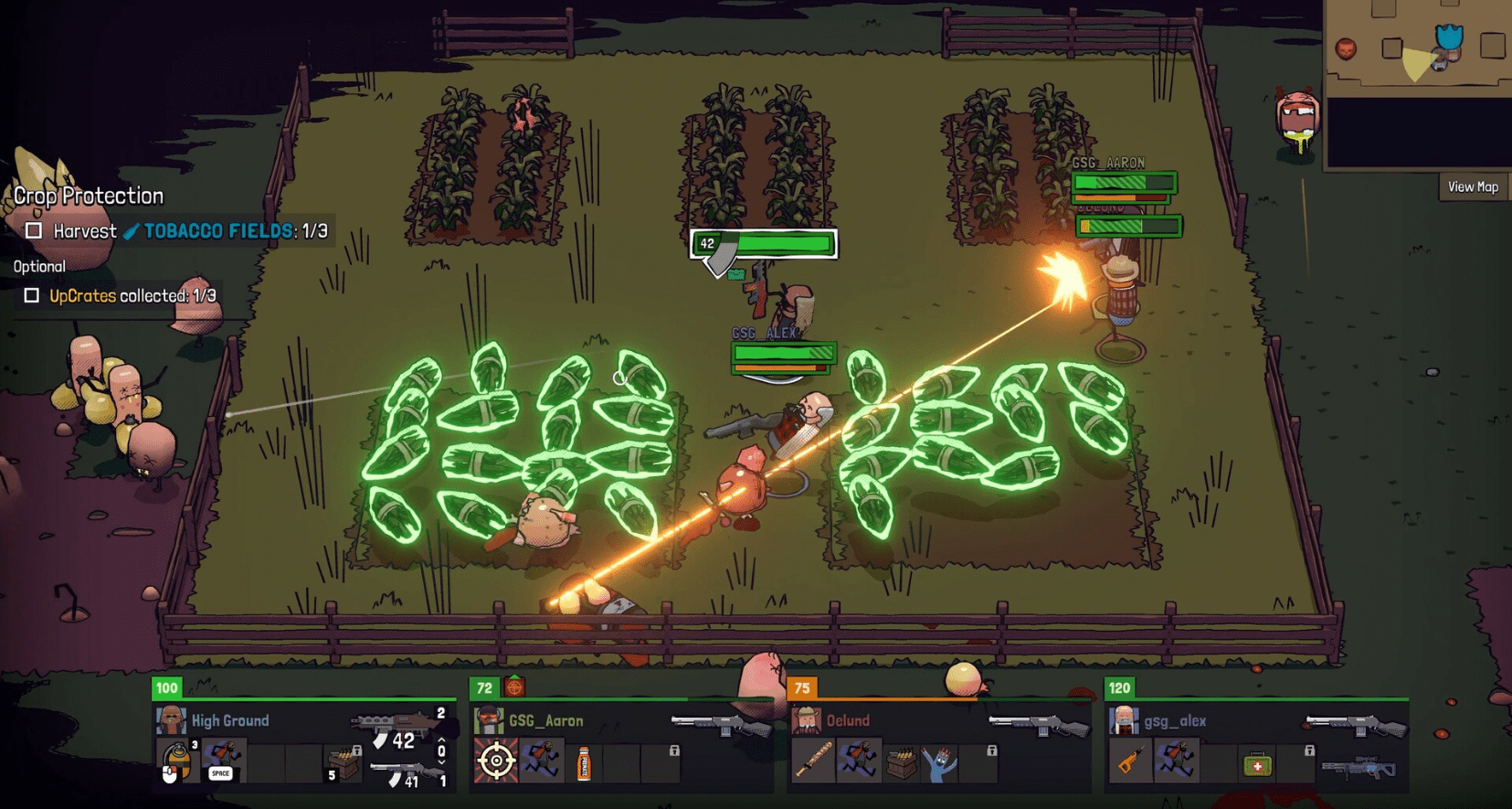Click High Ground's ammo crate item icon

[x=344, y=765]
